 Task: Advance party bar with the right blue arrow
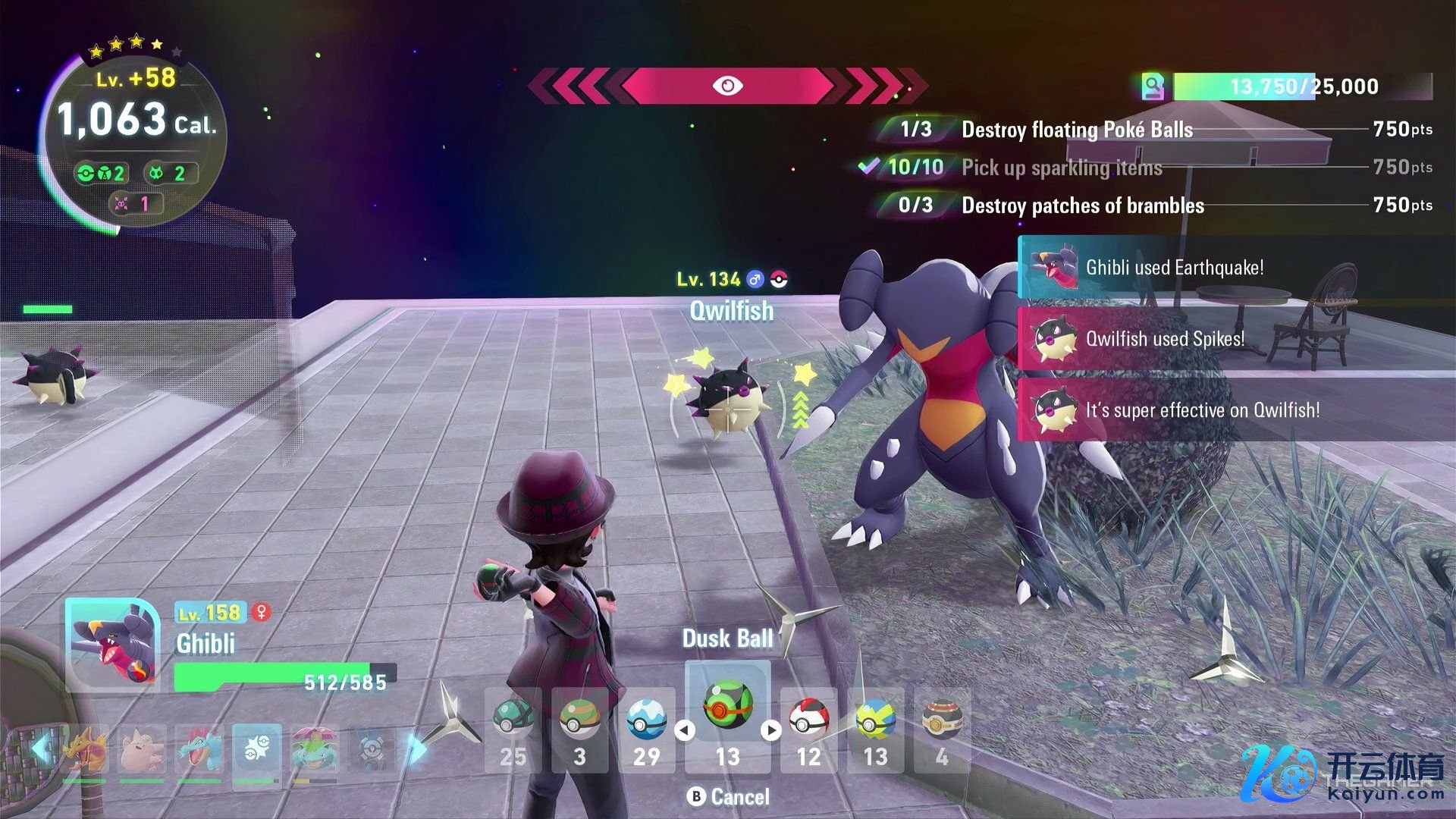[416, 748]
